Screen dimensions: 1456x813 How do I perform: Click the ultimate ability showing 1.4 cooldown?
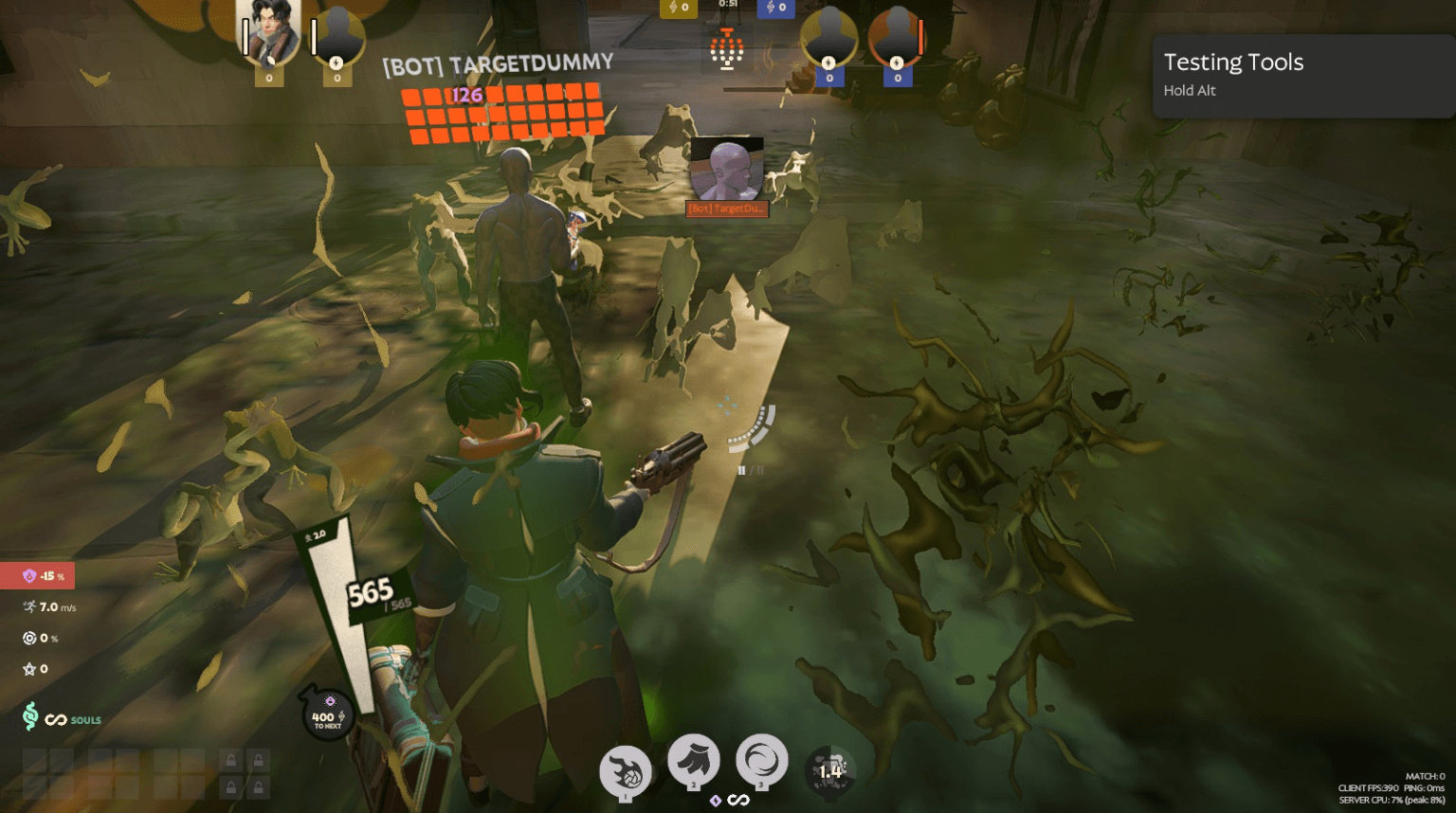[x=831, y=769]
